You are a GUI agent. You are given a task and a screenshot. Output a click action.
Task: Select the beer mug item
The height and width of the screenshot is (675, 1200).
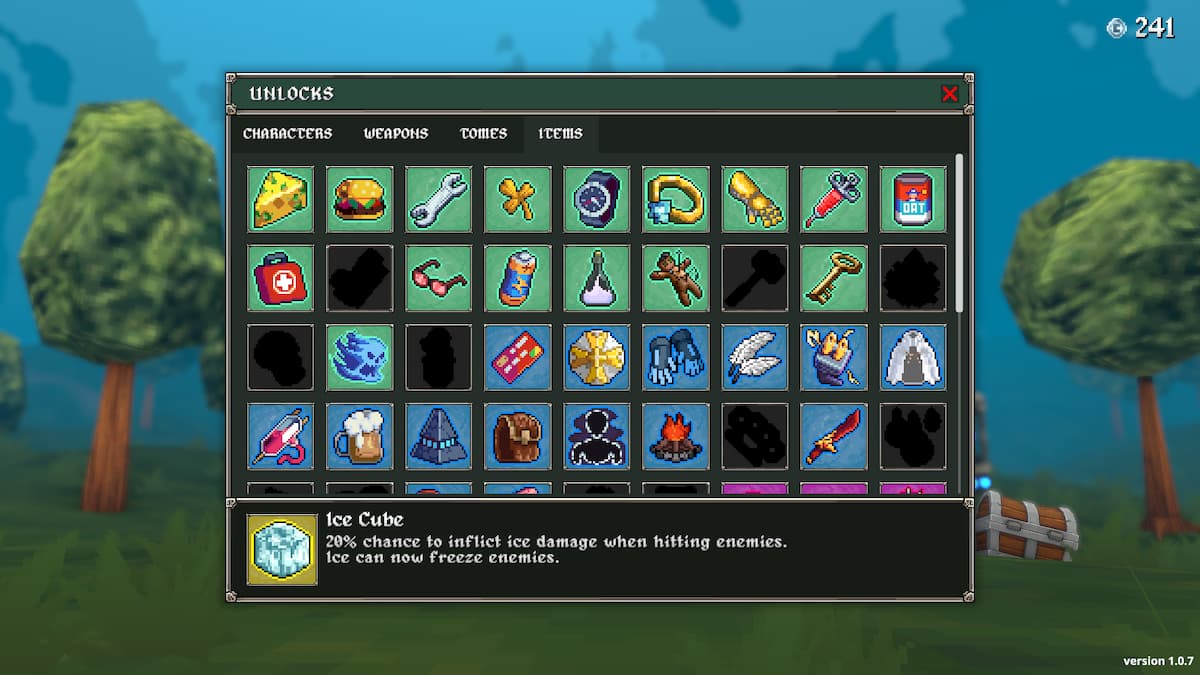click(x=359, y=436)
